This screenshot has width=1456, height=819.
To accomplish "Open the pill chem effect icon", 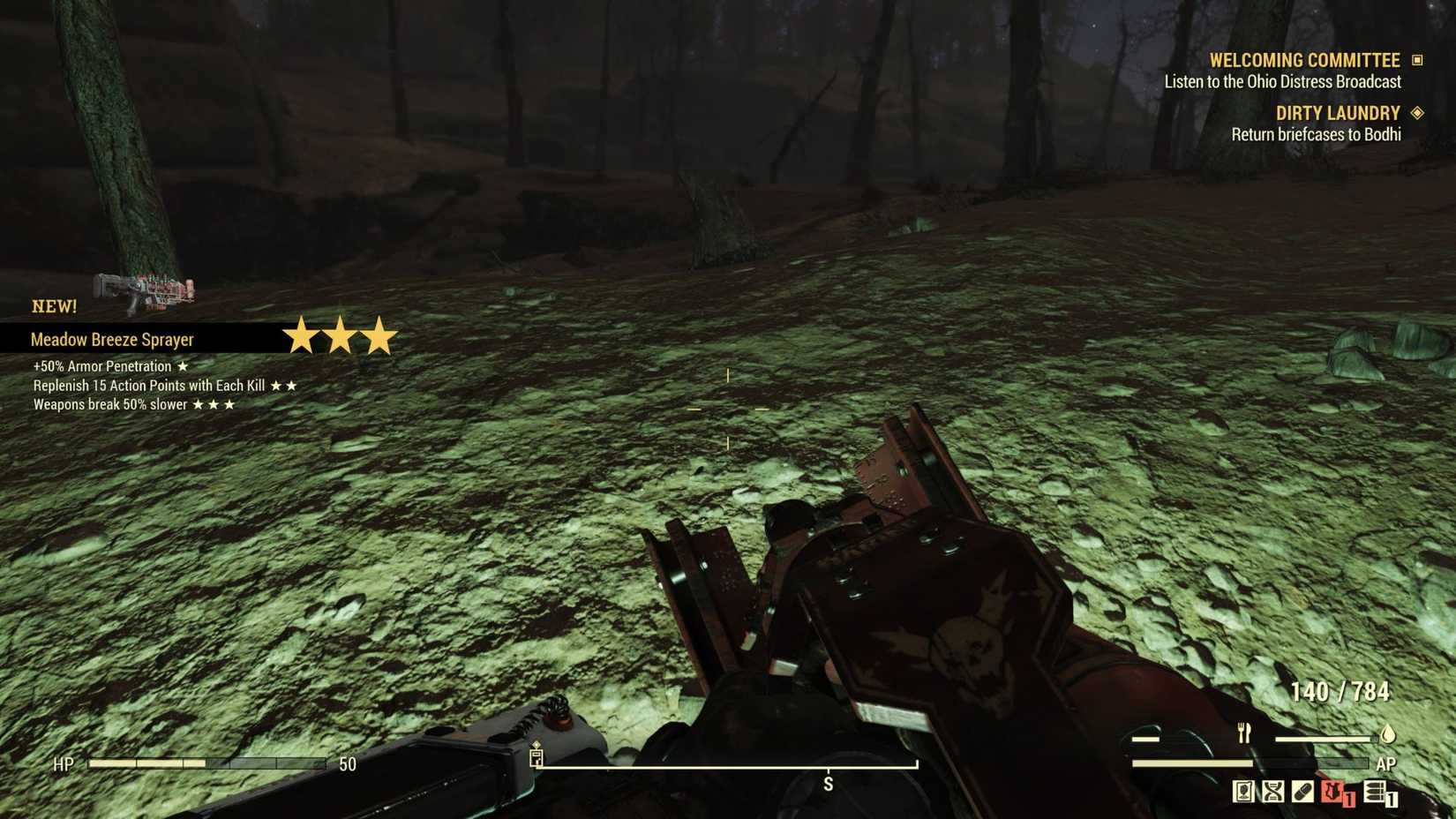I will coord(1302,792).
